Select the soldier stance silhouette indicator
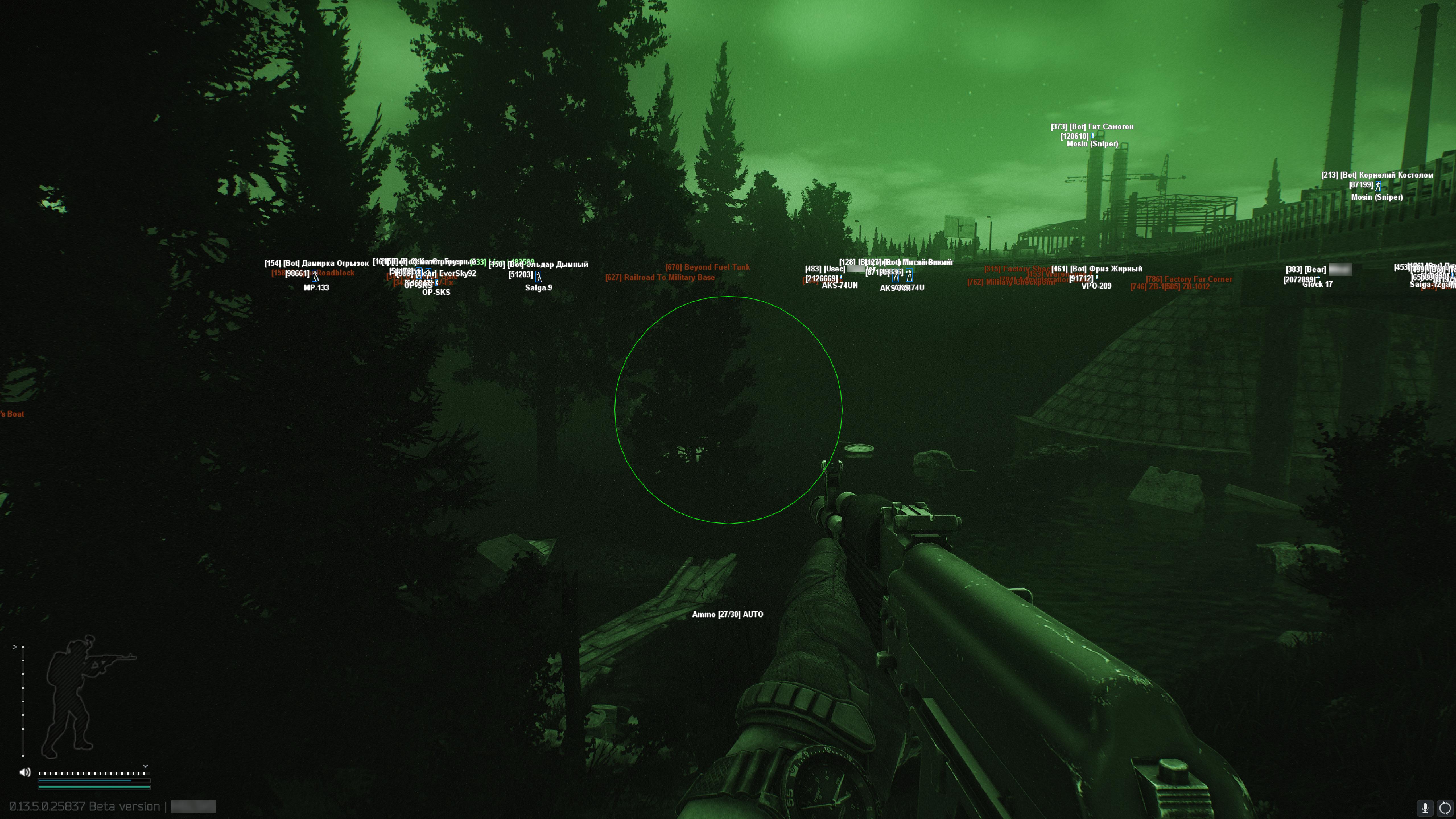This screenshot has height=819, width=1456. click(x=85, y=698)
